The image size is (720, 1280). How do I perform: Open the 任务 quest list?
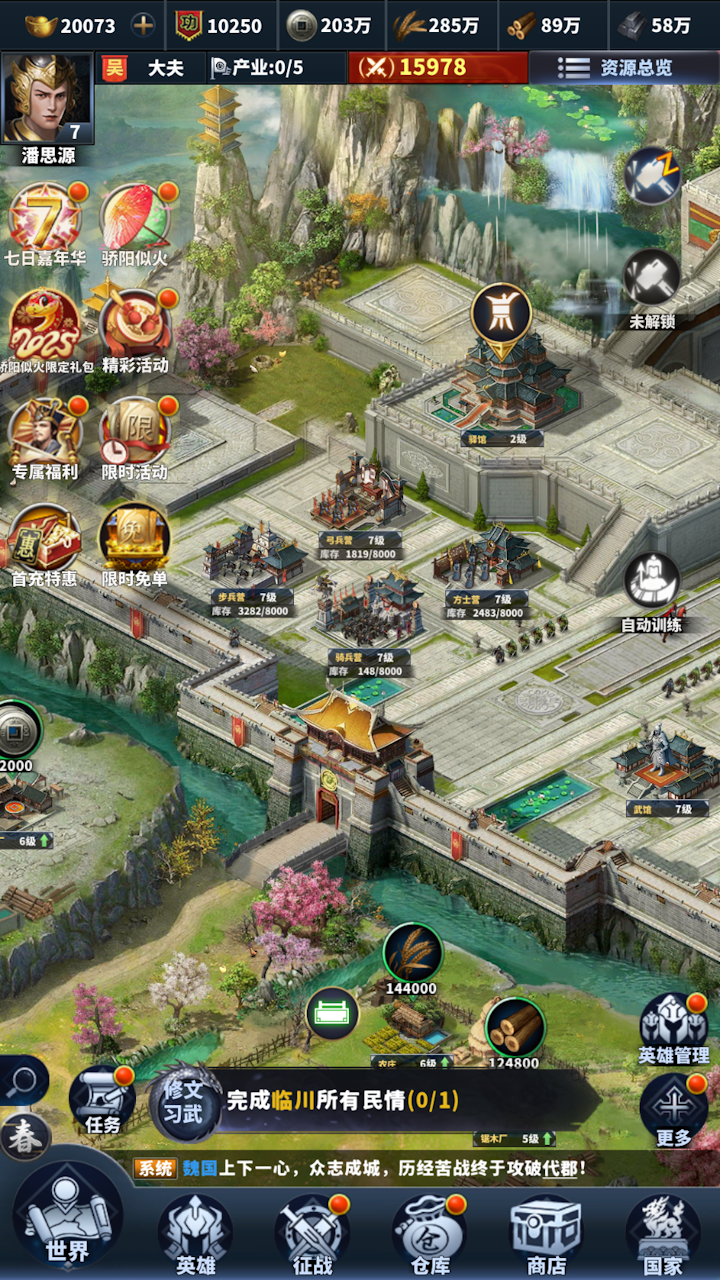coord(102,1100)
